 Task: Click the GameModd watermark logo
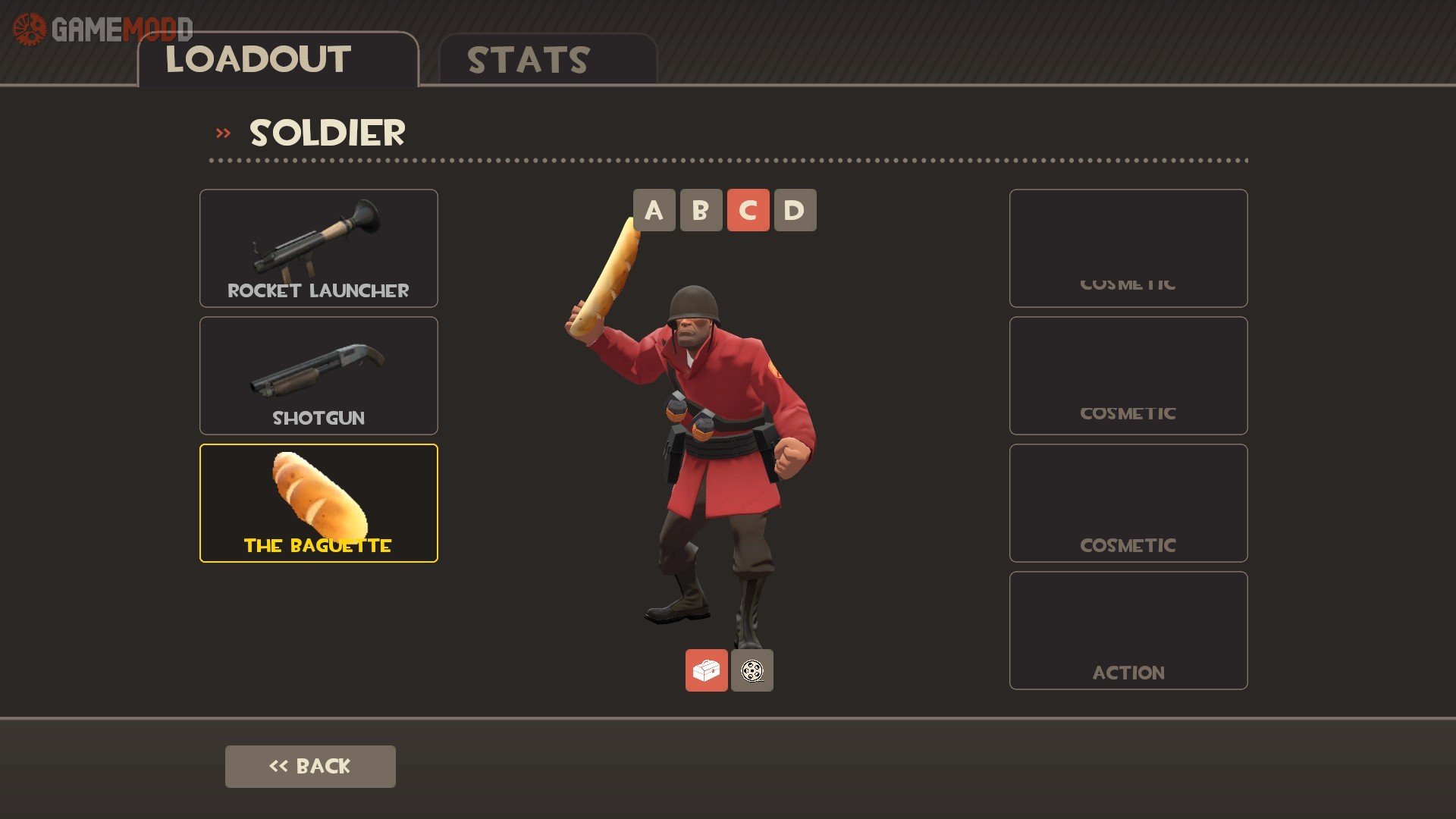(x=102, y=30)
